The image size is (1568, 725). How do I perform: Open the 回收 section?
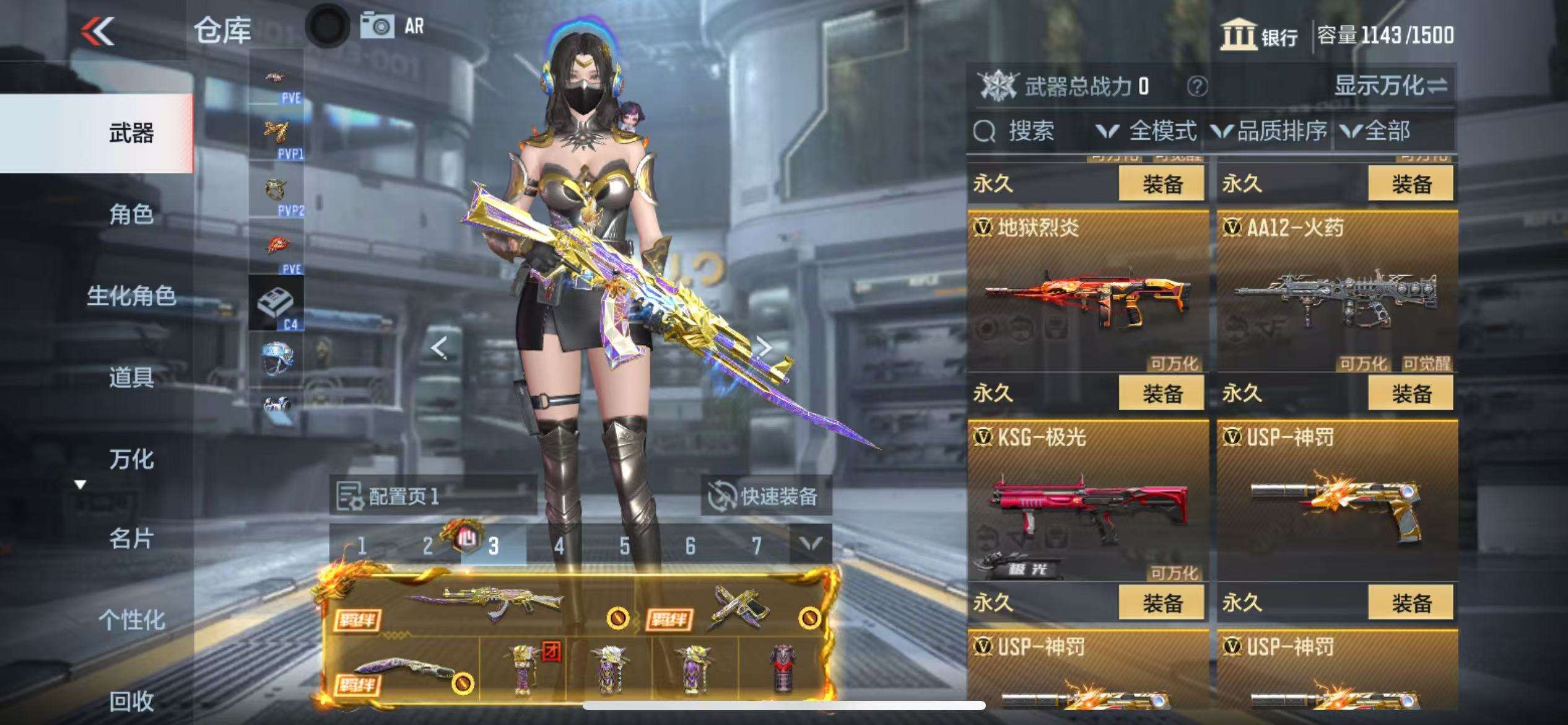point(131,701)
